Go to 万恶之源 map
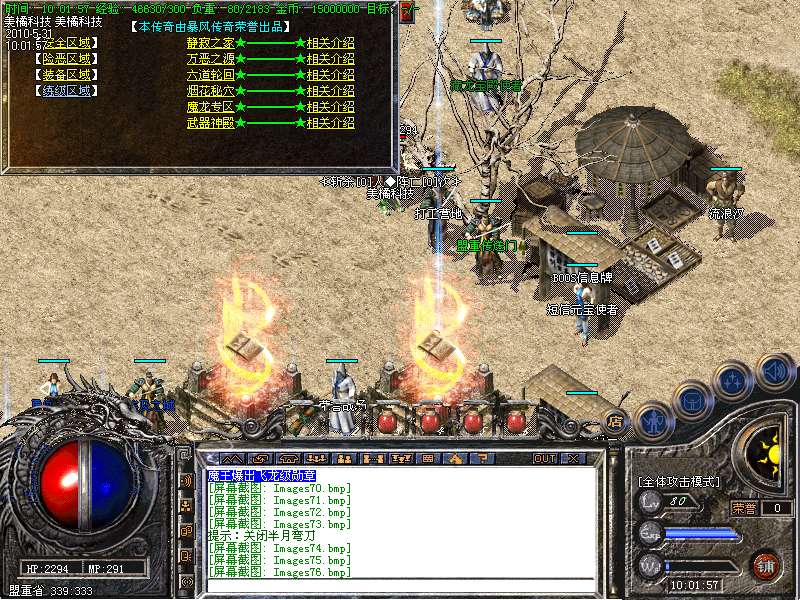The image size is (800, 600). click(209, 59)
